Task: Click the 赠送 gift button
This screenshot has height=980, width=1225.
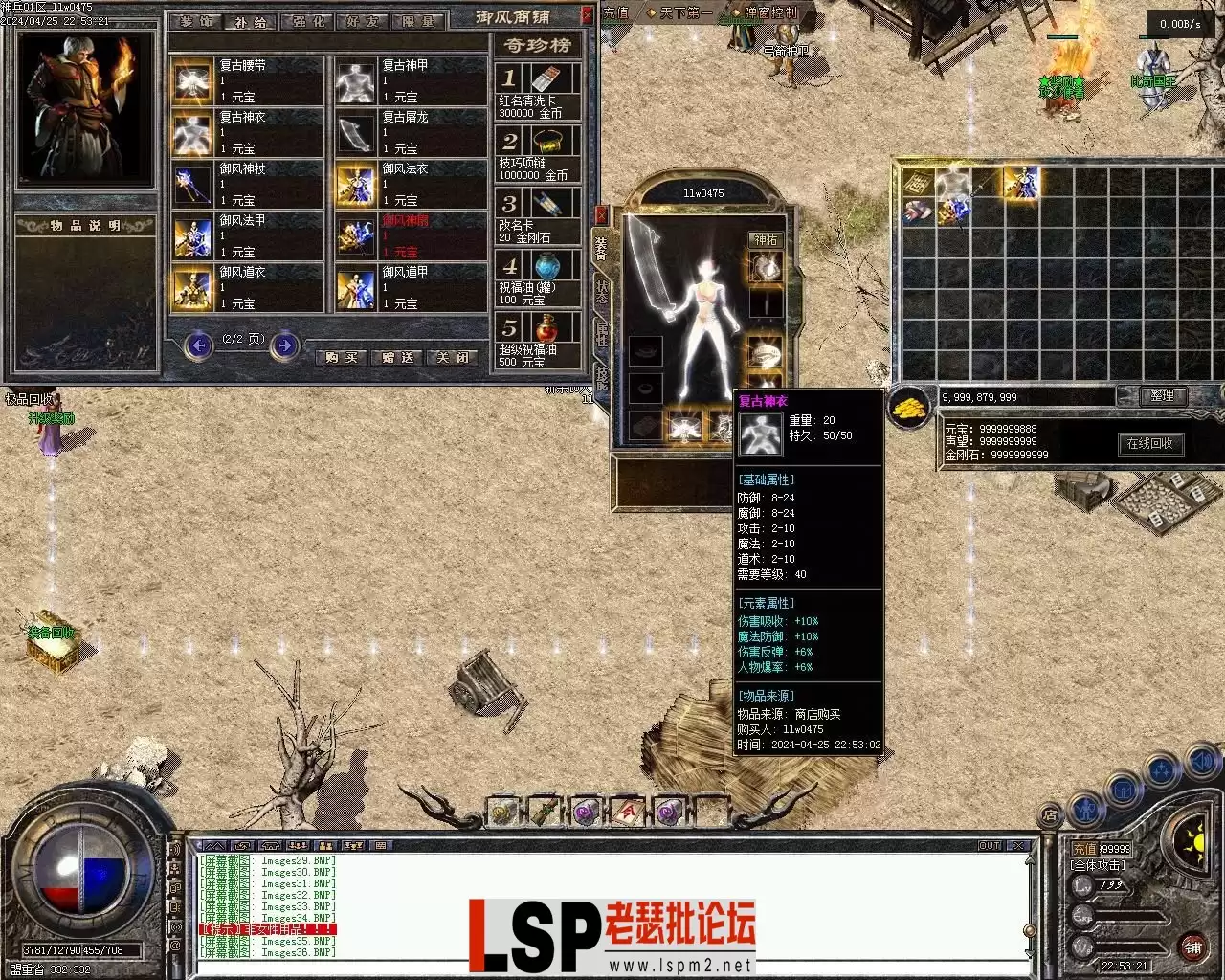Action: click(x=397, y=357)
